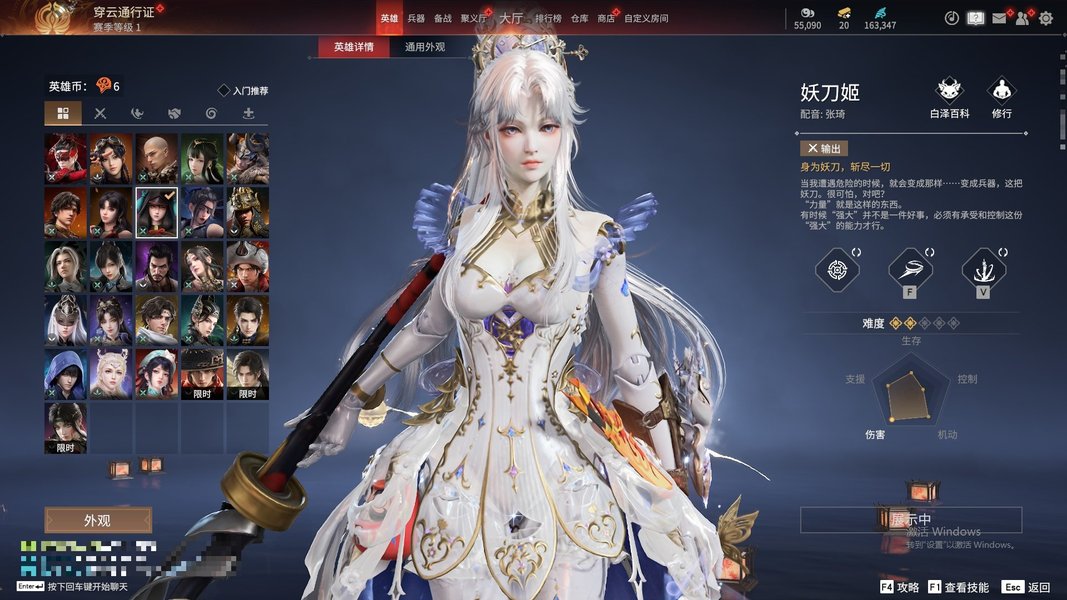Open the 仓库 storage tab
The image size is (1067, 600).
pyautogui.click(x=580, y=18)
